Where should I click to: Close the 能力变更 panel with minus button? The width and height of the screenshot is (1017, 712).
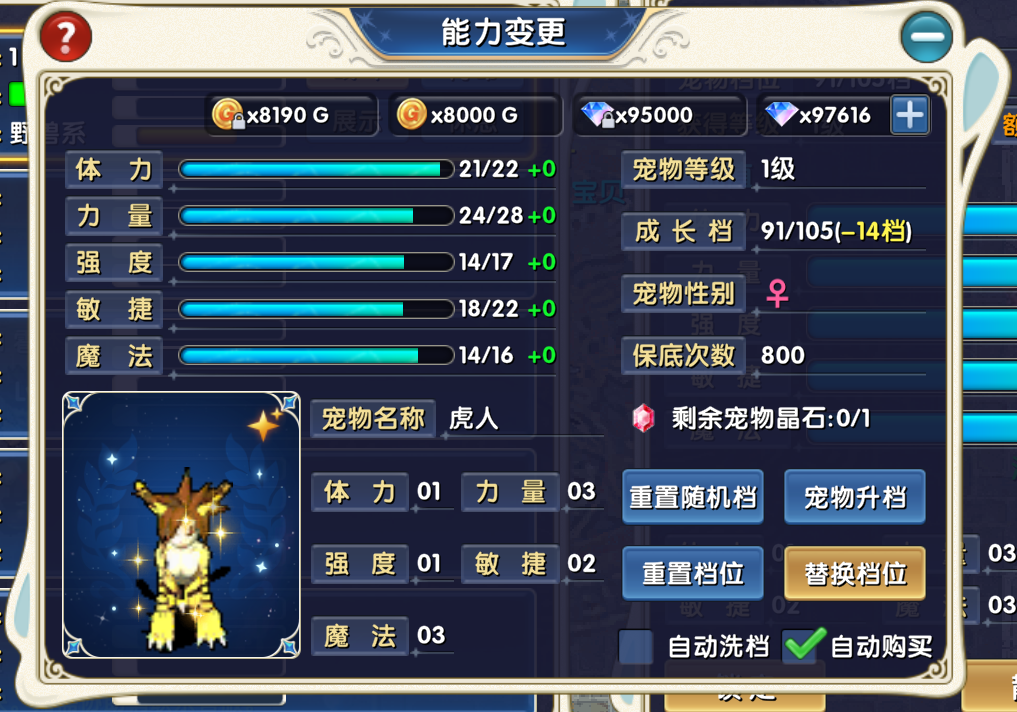coord(926,37)
